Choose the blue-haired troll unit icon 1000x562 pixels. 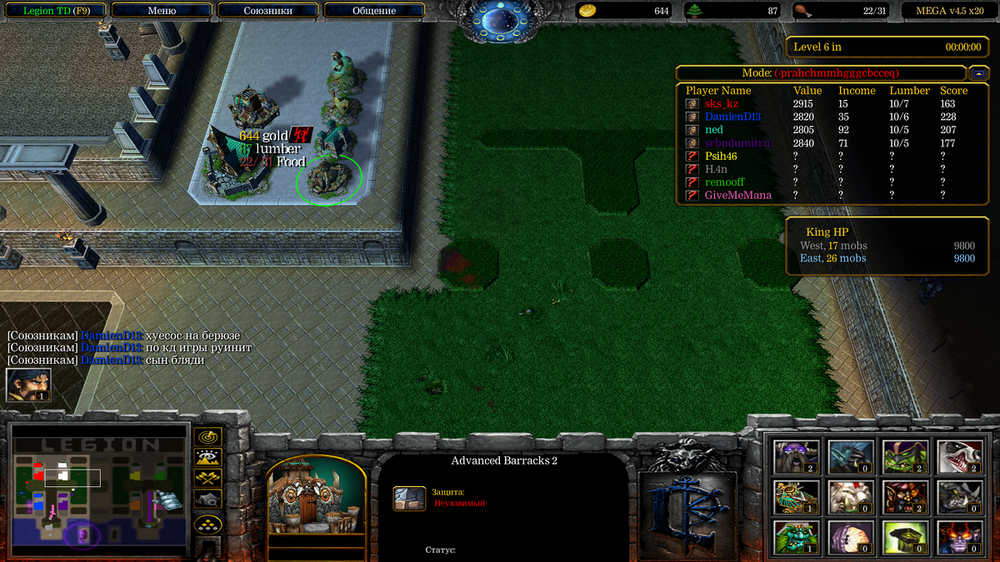pos(850,456)
